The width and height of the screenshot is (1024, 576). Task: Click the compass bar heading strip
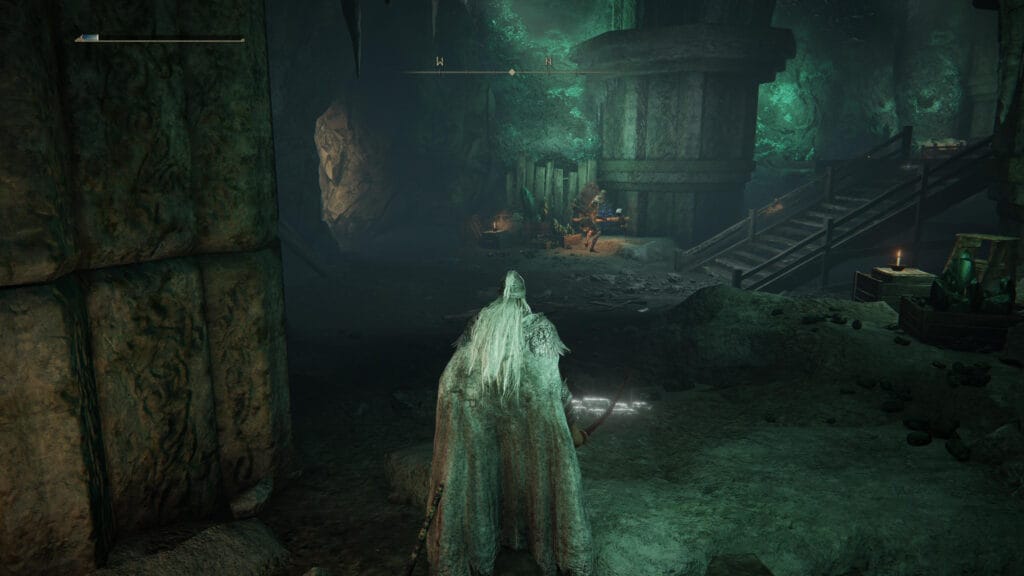click(512, 71)
